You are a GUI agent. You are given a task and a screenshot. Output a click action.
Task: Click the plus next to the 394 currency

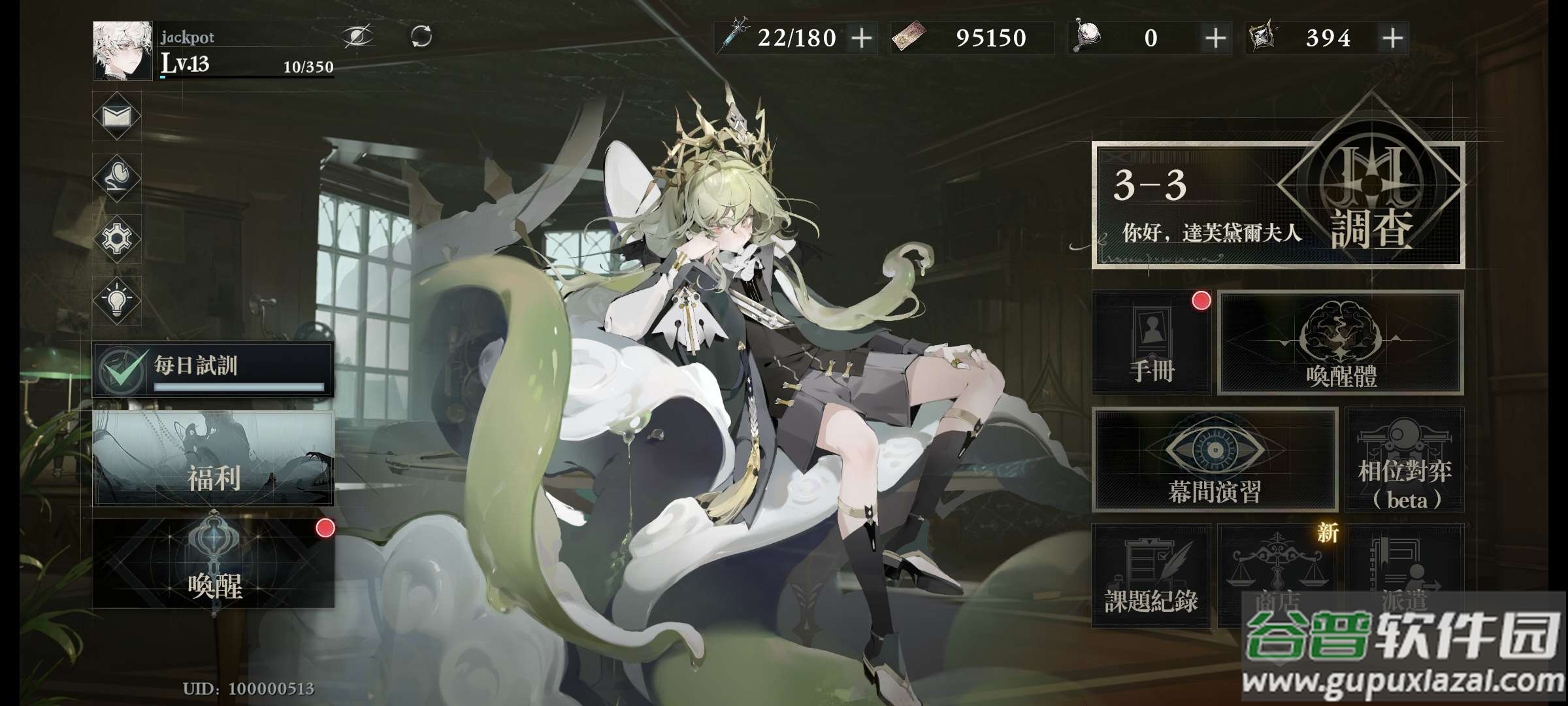tap(1393, 38)
